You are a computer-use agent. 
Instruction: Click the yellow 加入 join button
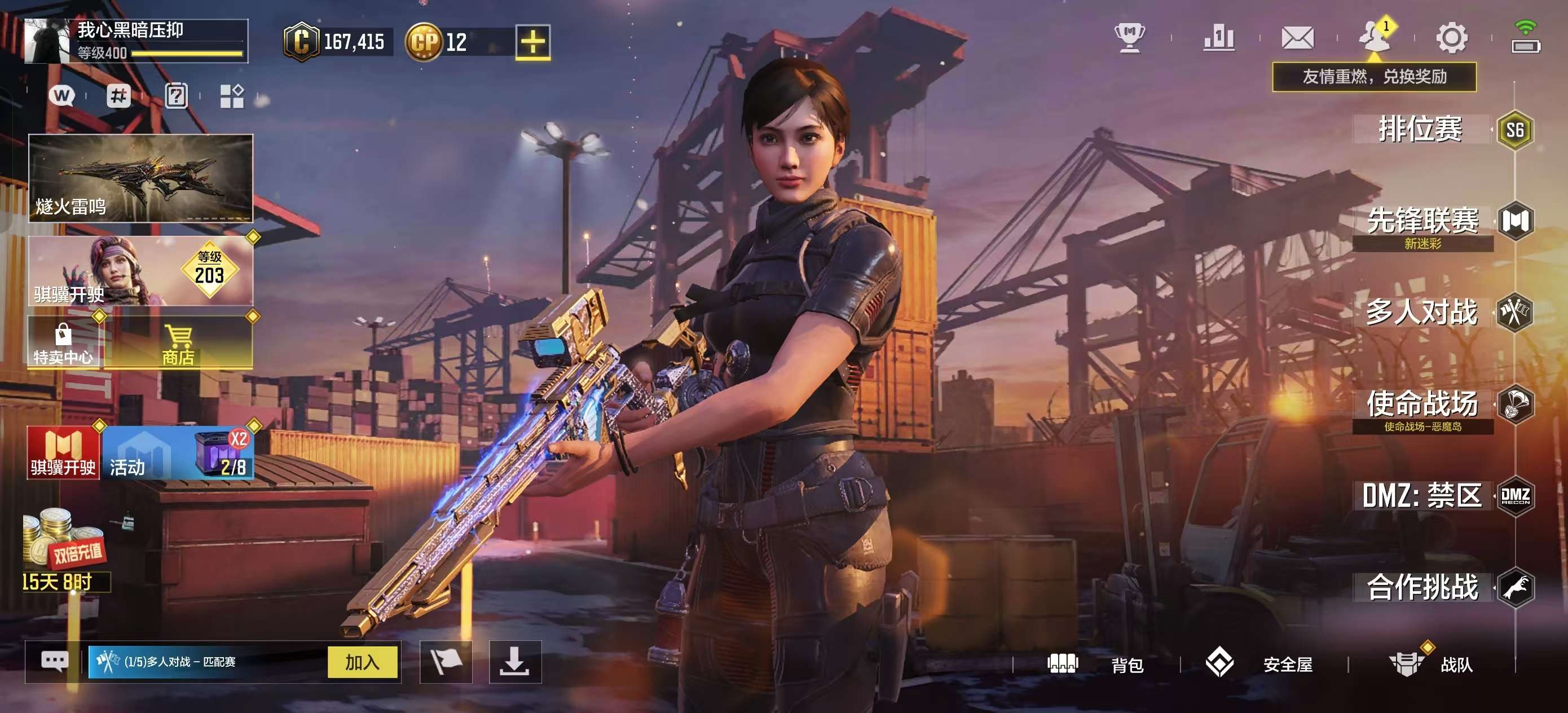(362, 662)
